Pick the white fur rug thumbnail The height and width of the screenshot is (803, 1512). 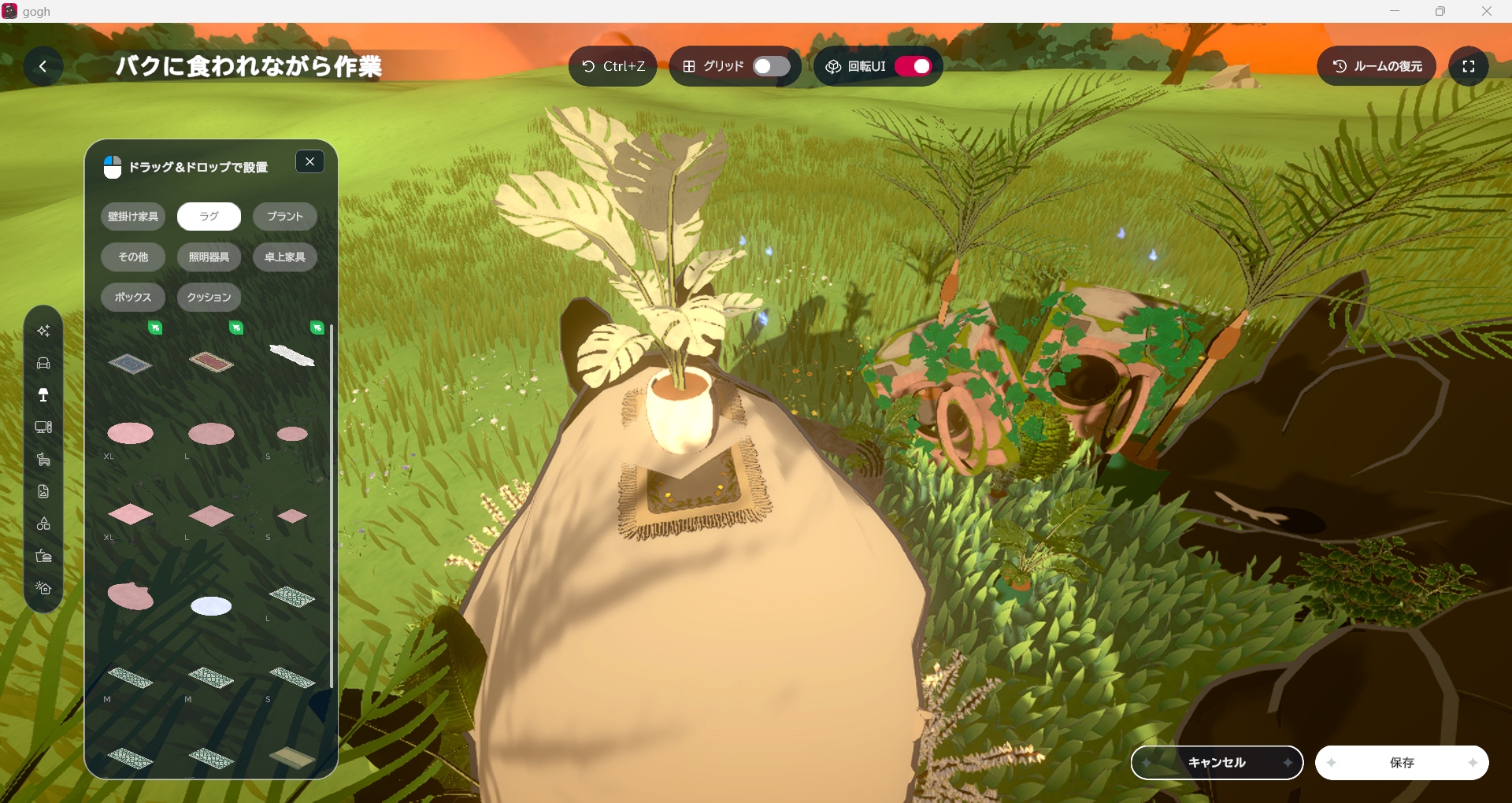pos(292,356)
